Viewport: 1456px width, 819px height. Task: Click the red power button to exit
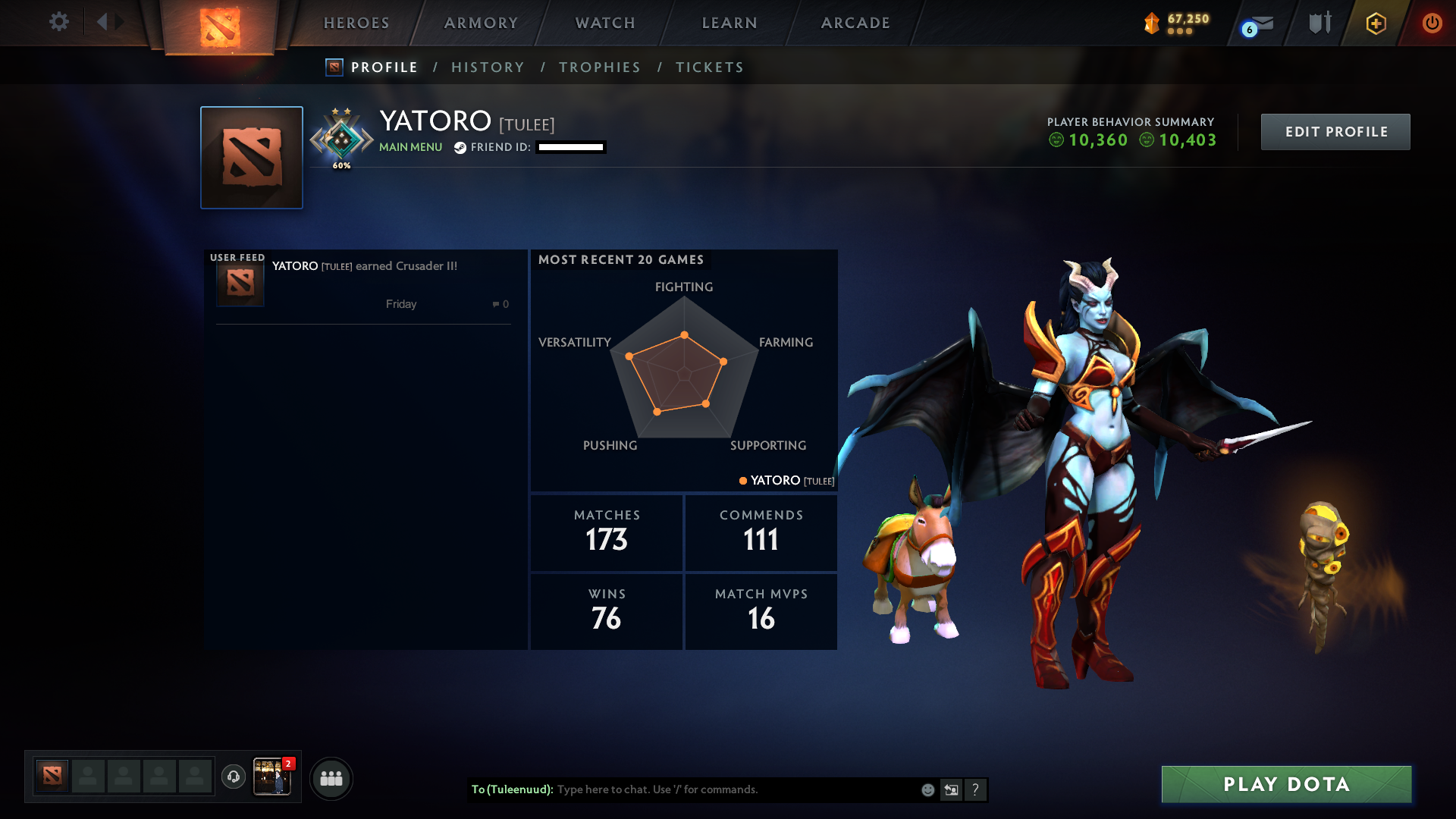click(1432, 23)
